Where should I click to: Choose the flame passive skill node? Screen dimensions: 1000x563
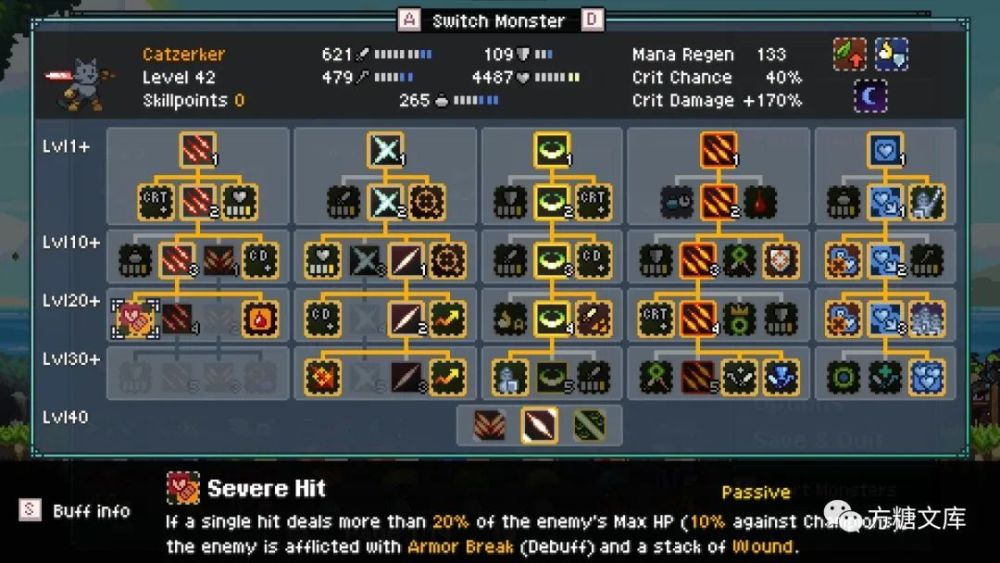[260, 318]
